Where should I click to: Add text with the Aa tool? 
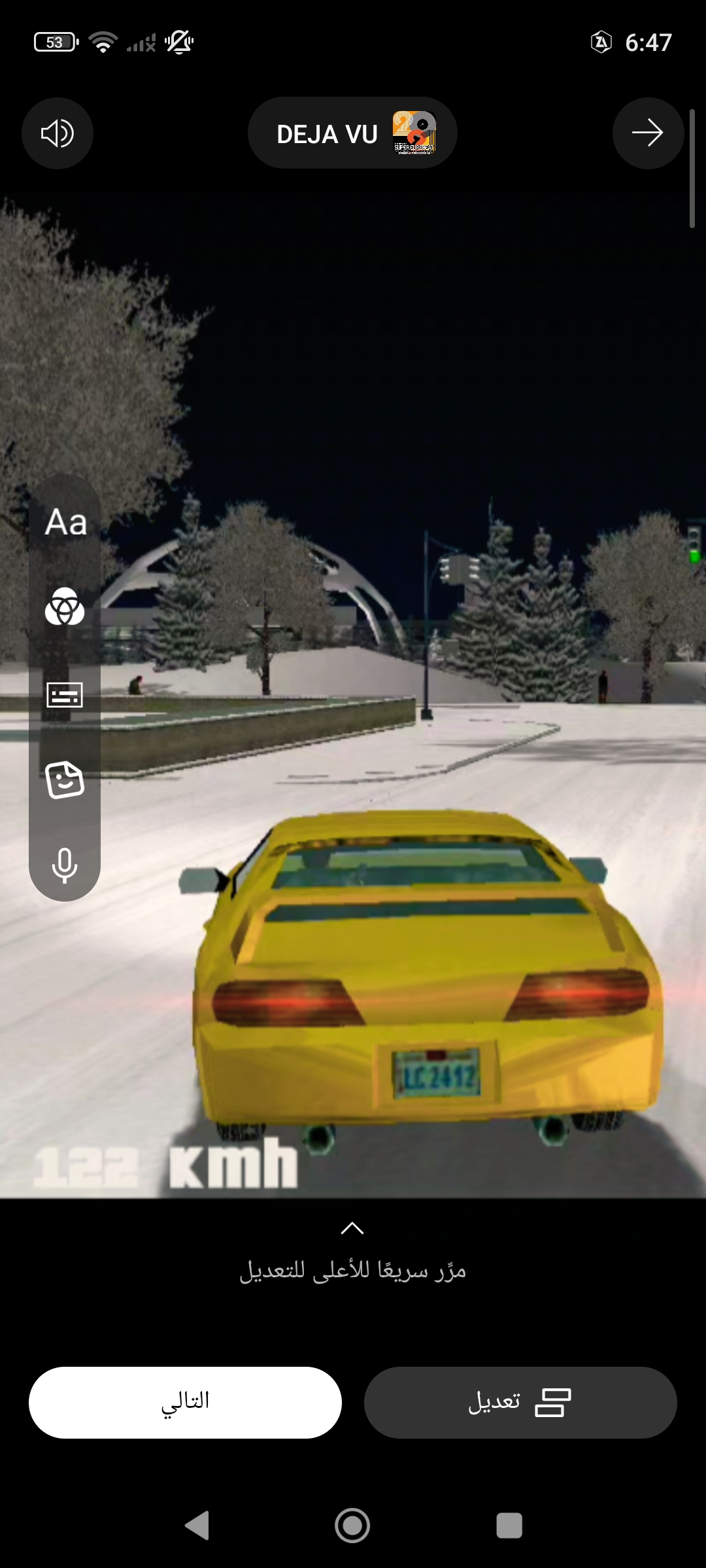tap(65, 523)
